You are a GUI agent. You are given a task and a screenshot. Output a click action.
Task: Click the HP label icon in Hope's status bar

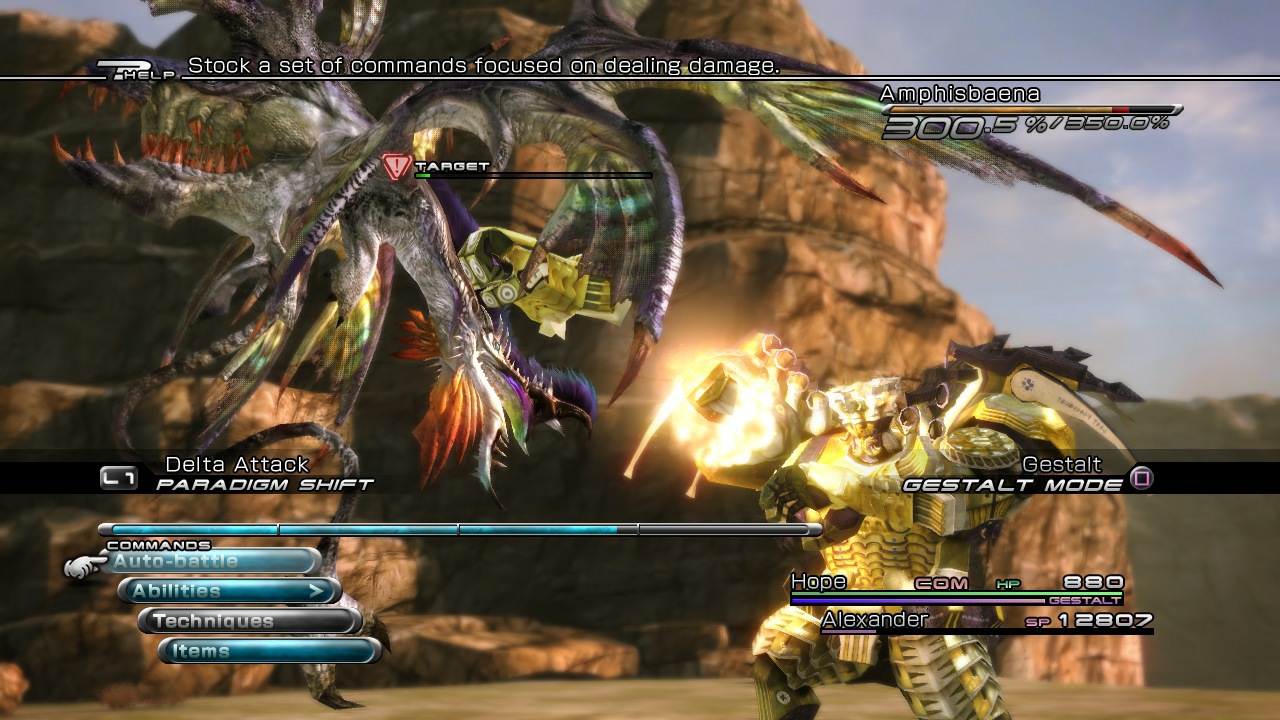coord(1008,583)
